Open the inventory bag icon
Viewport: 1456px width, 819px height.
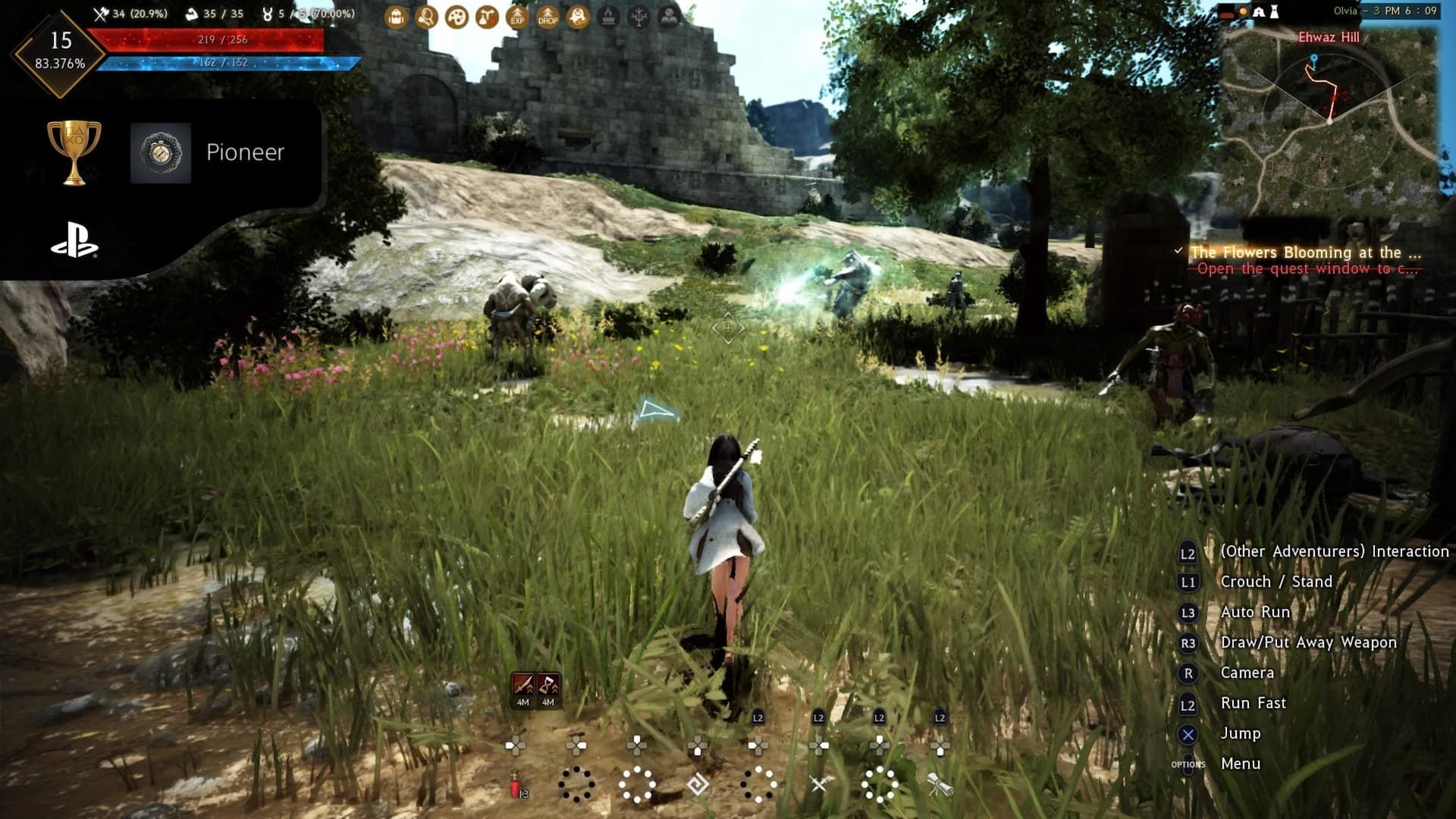[395, 16]
